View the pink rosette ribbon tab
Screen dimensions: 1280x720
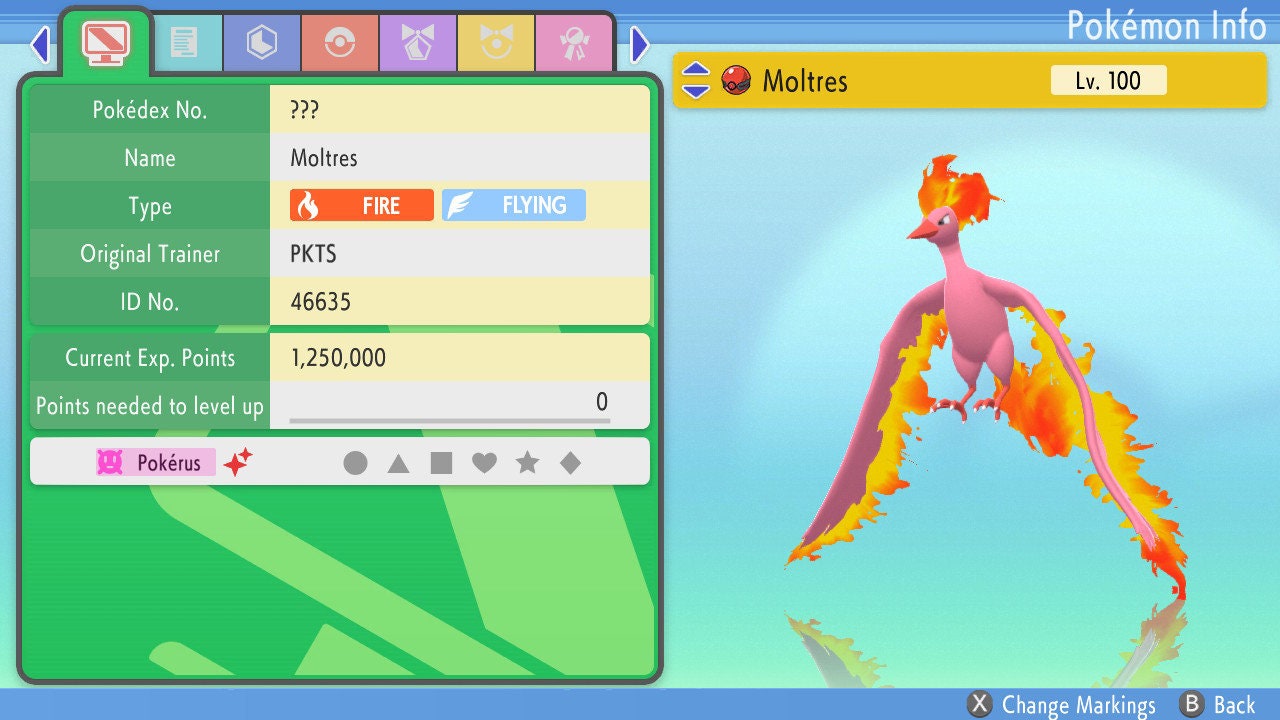pos(573,42)
